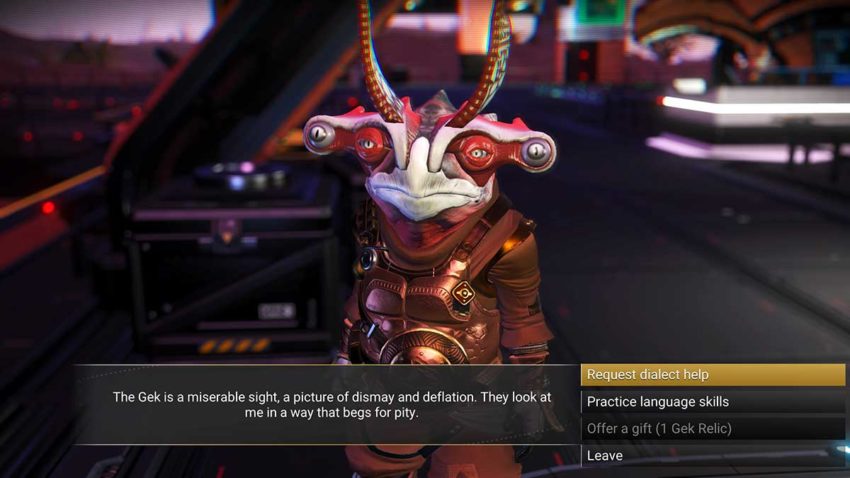Select Practice language skills
Image resolution: width=850 pixels, height=478 pixels.
click(x=712, y=402)
